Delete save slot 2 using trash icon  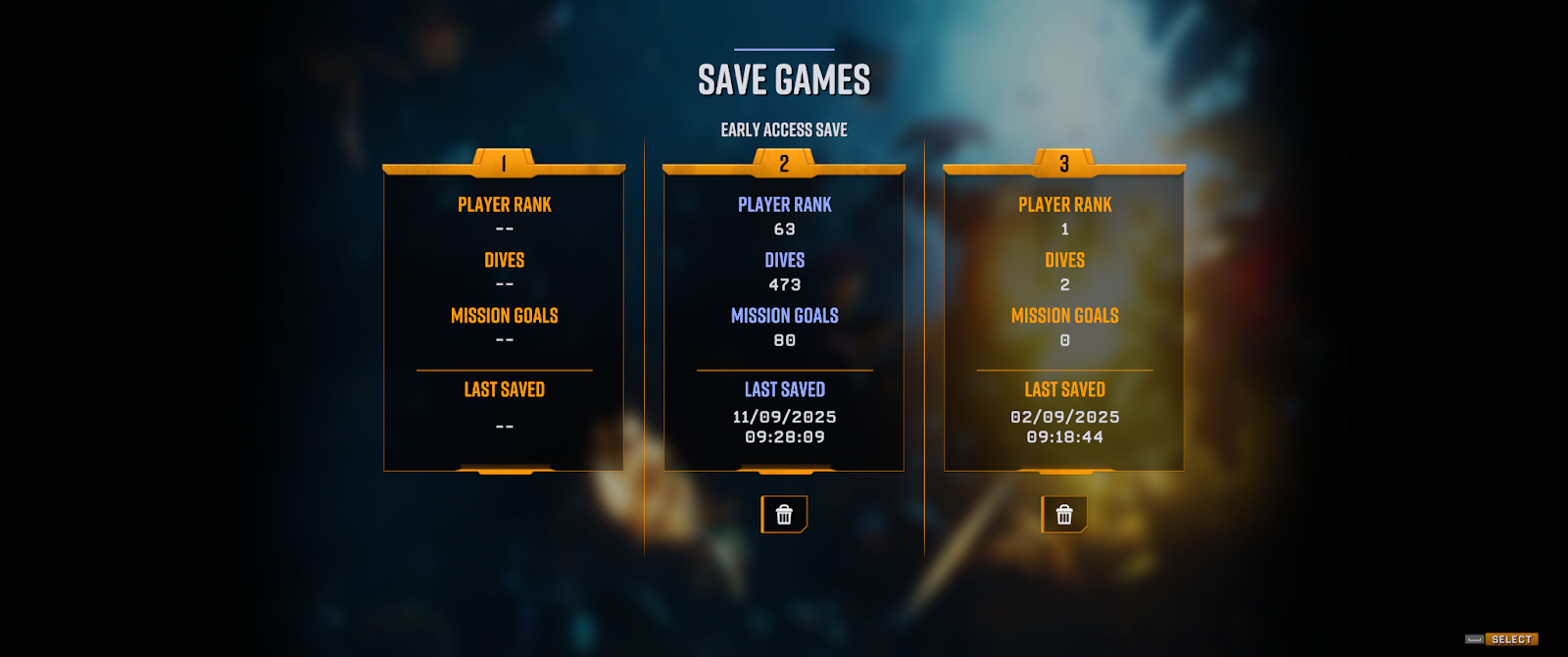[784, 515]
